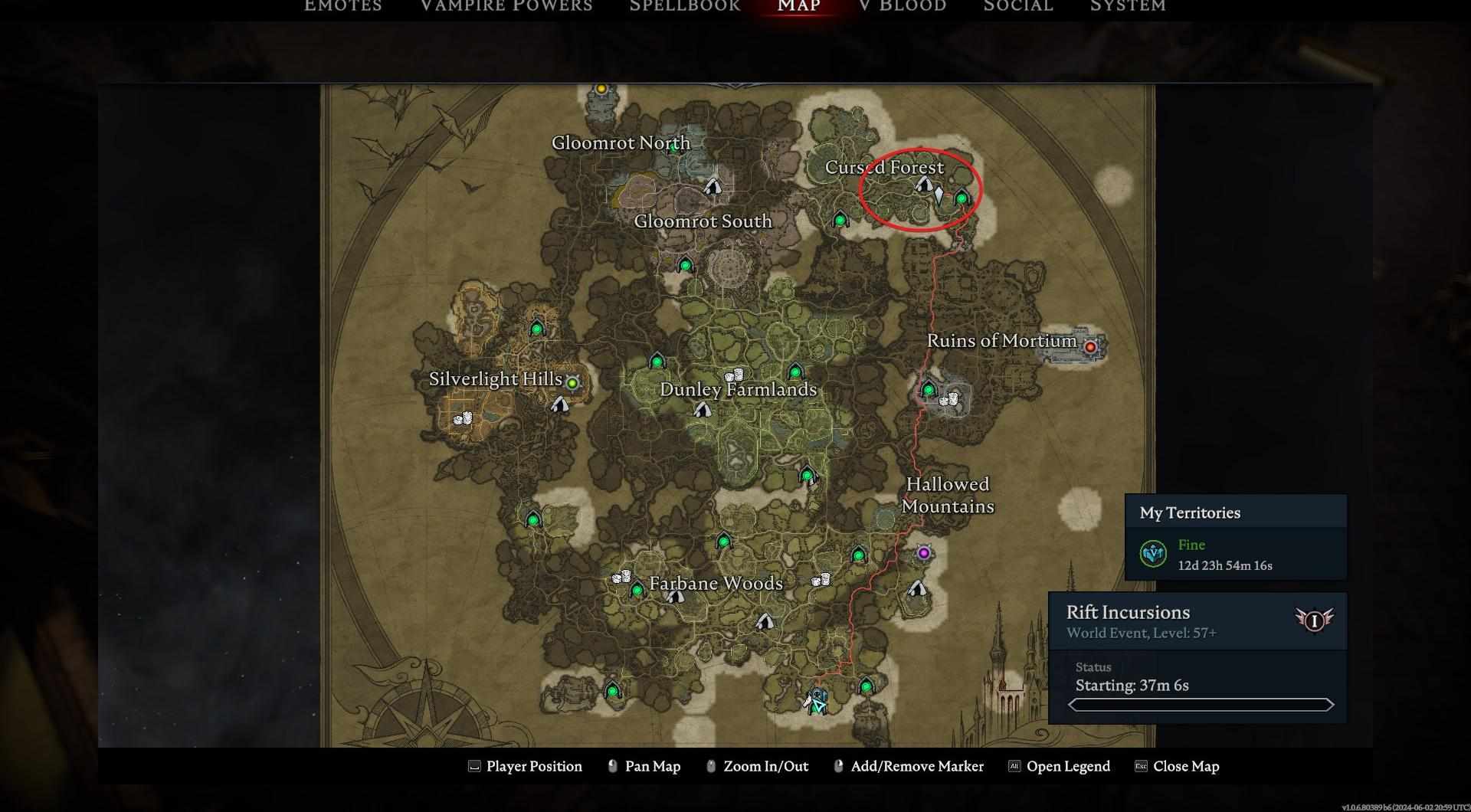1471x812 pixels.
Task: Select the waygate inside the red circle
Action: click(x=962, y=198)
